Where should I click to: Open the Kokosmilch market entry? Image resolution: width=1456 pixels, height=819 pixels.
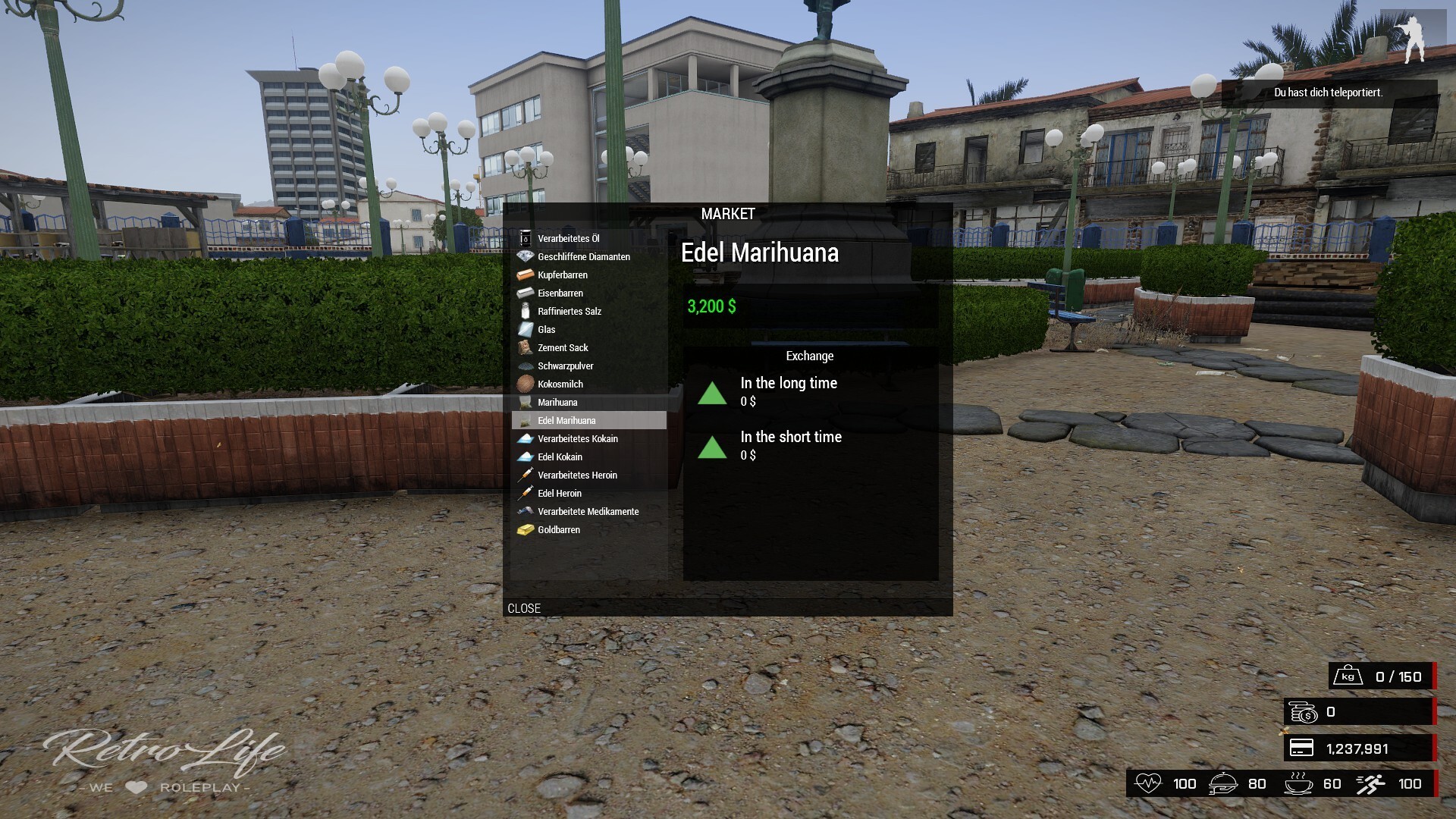tap(560, 384)
